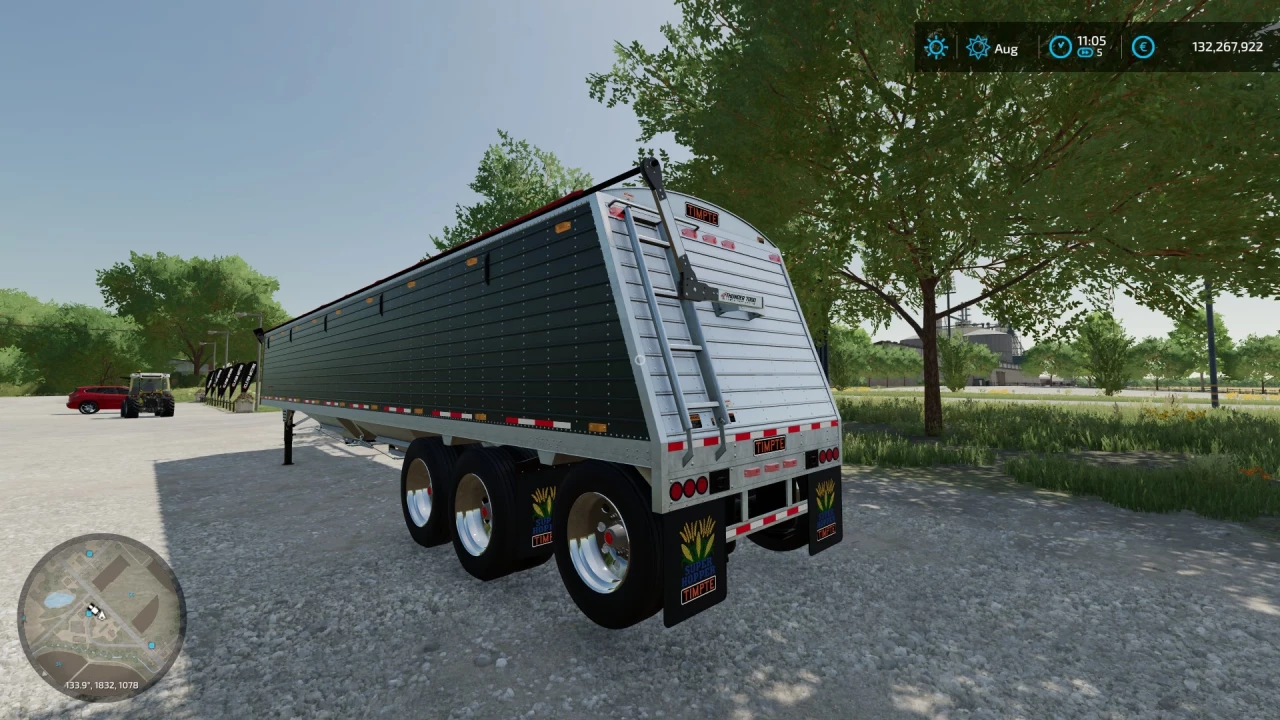Toggle the game speed multiplier 5
The height and width of the screenshot is (720, 1280).
(x=1100, y=53)
